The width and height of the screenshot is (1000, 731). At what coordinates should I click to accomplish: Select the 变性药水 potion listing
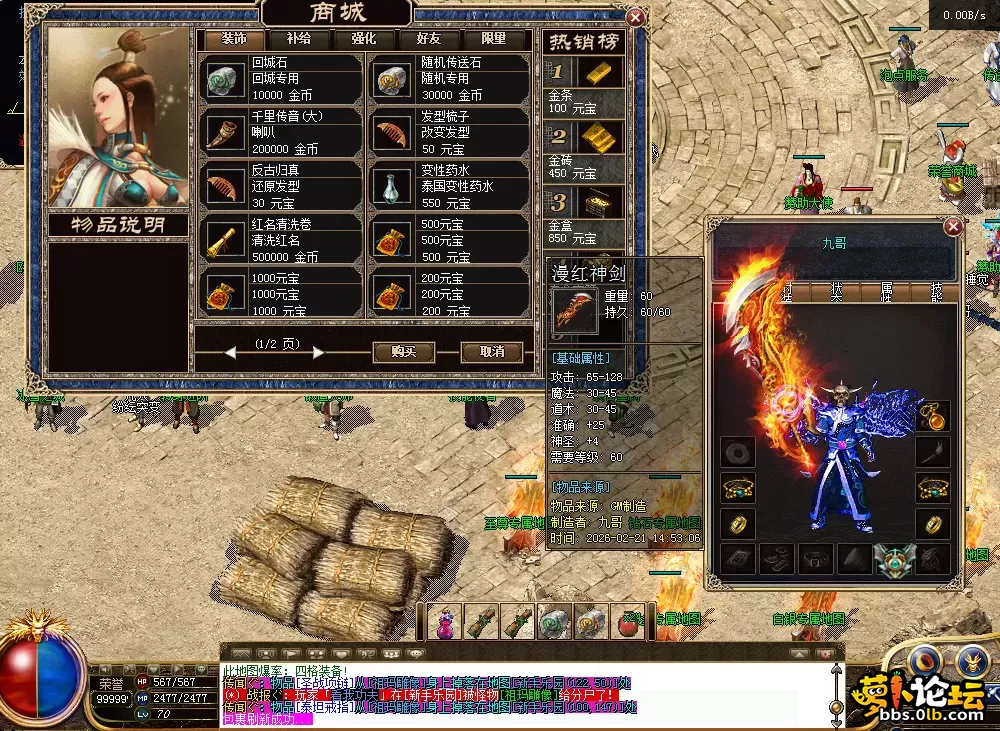point(448,186)
